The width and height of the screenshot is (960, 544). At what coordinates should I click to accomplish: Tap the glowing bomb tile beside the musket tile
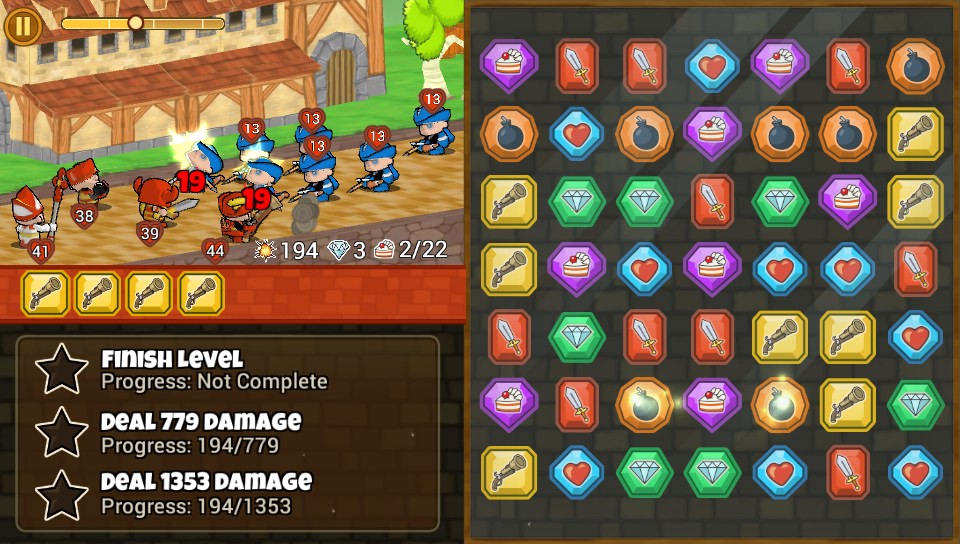780,404
